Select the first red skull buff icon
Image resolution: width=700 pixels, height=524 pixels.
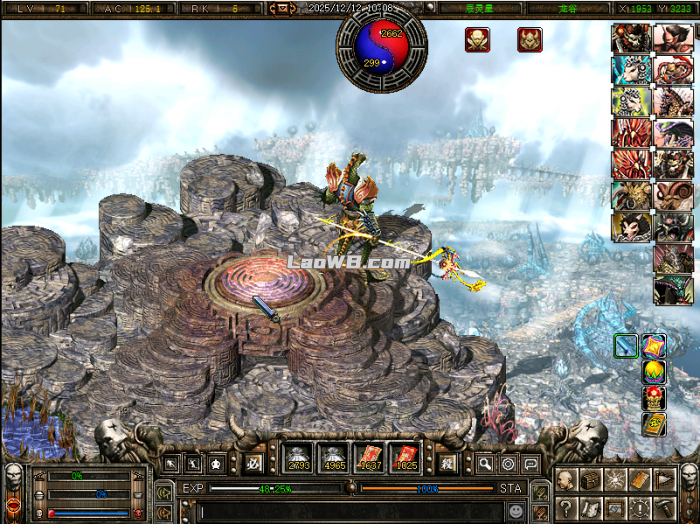[x=477, y=40]
